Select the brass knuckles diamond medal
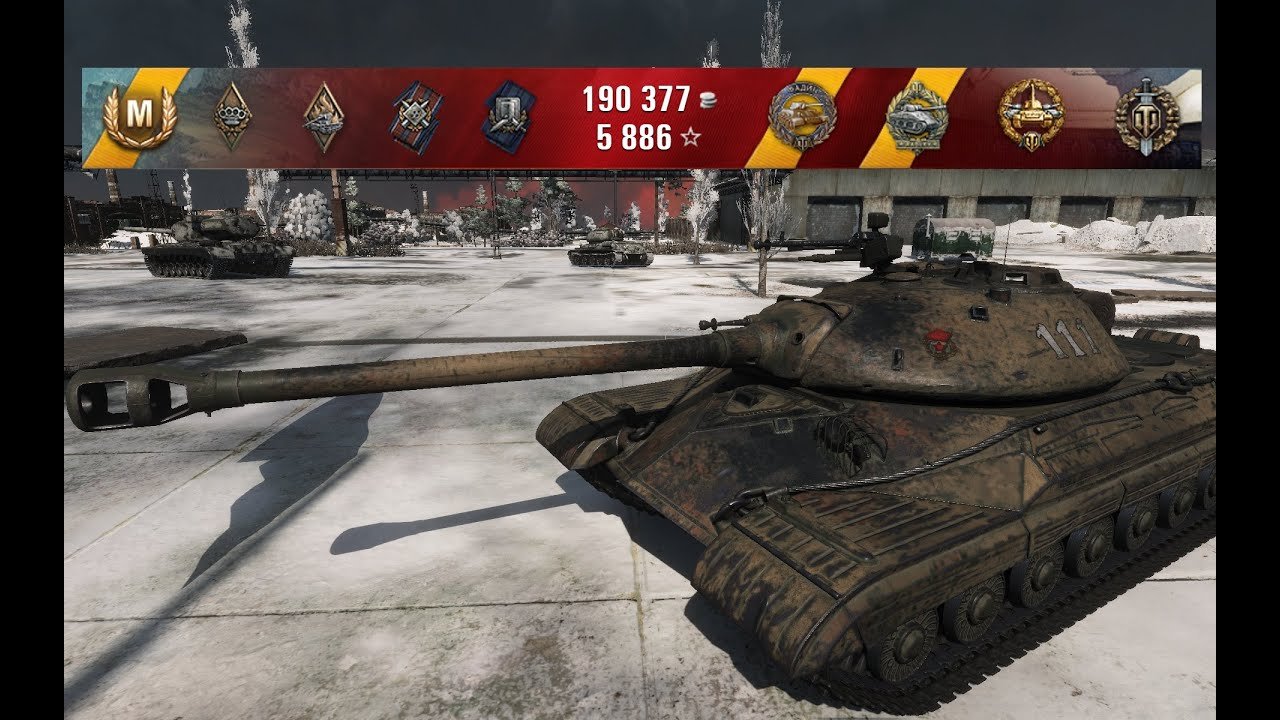1280x720 pixels. tap(232, 117)
